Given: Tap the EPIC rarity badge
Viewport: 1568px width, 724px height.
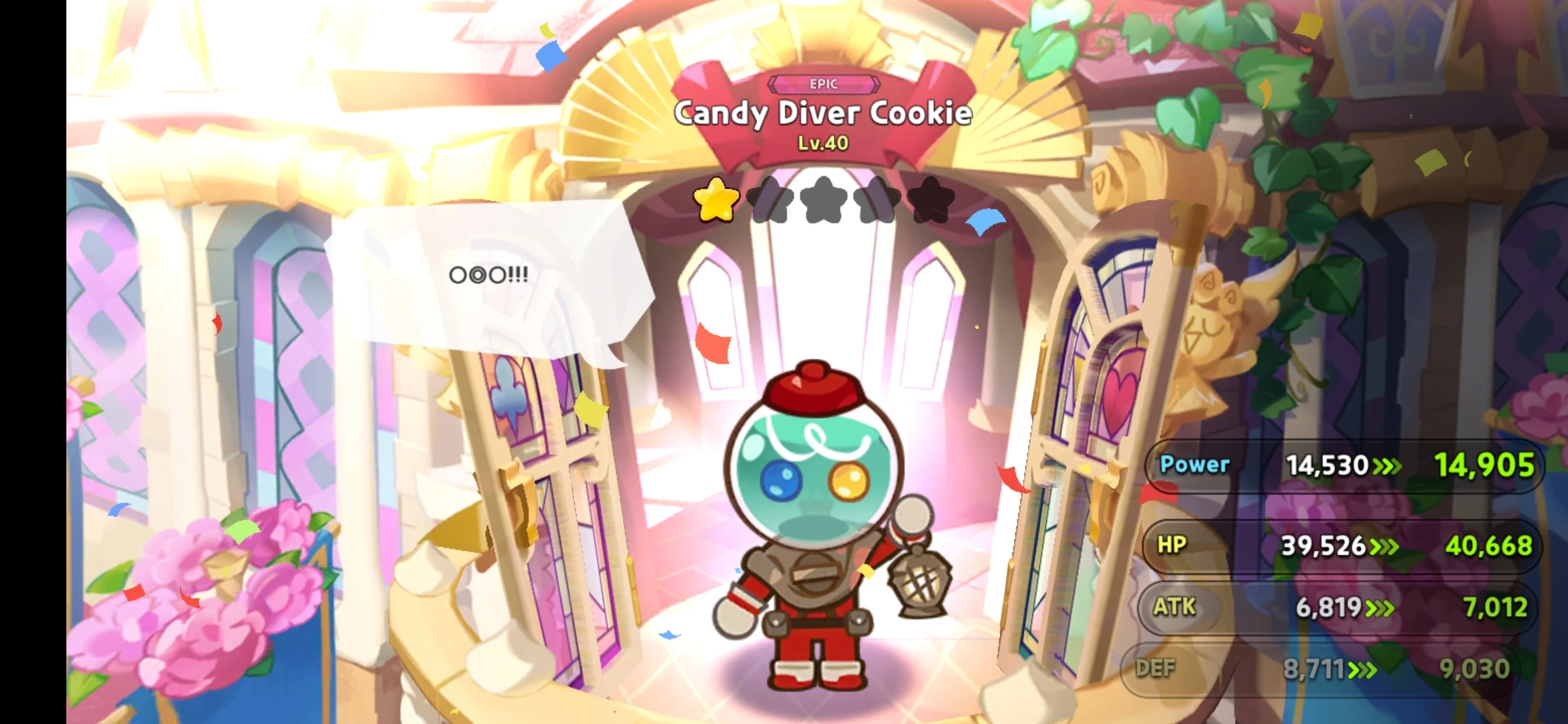Looking at the screenshot, I should [x=824, y=84].
